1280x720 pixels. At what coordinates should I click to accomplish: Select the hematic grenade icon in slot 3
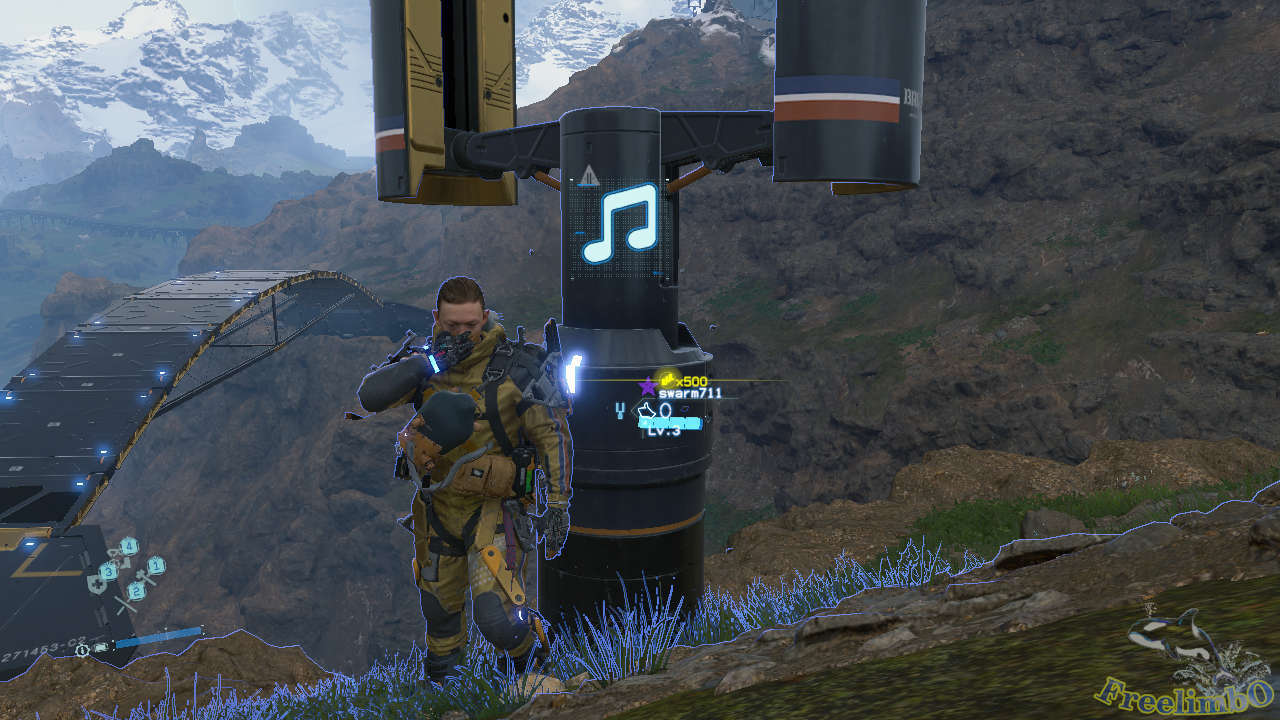point(109,572)
